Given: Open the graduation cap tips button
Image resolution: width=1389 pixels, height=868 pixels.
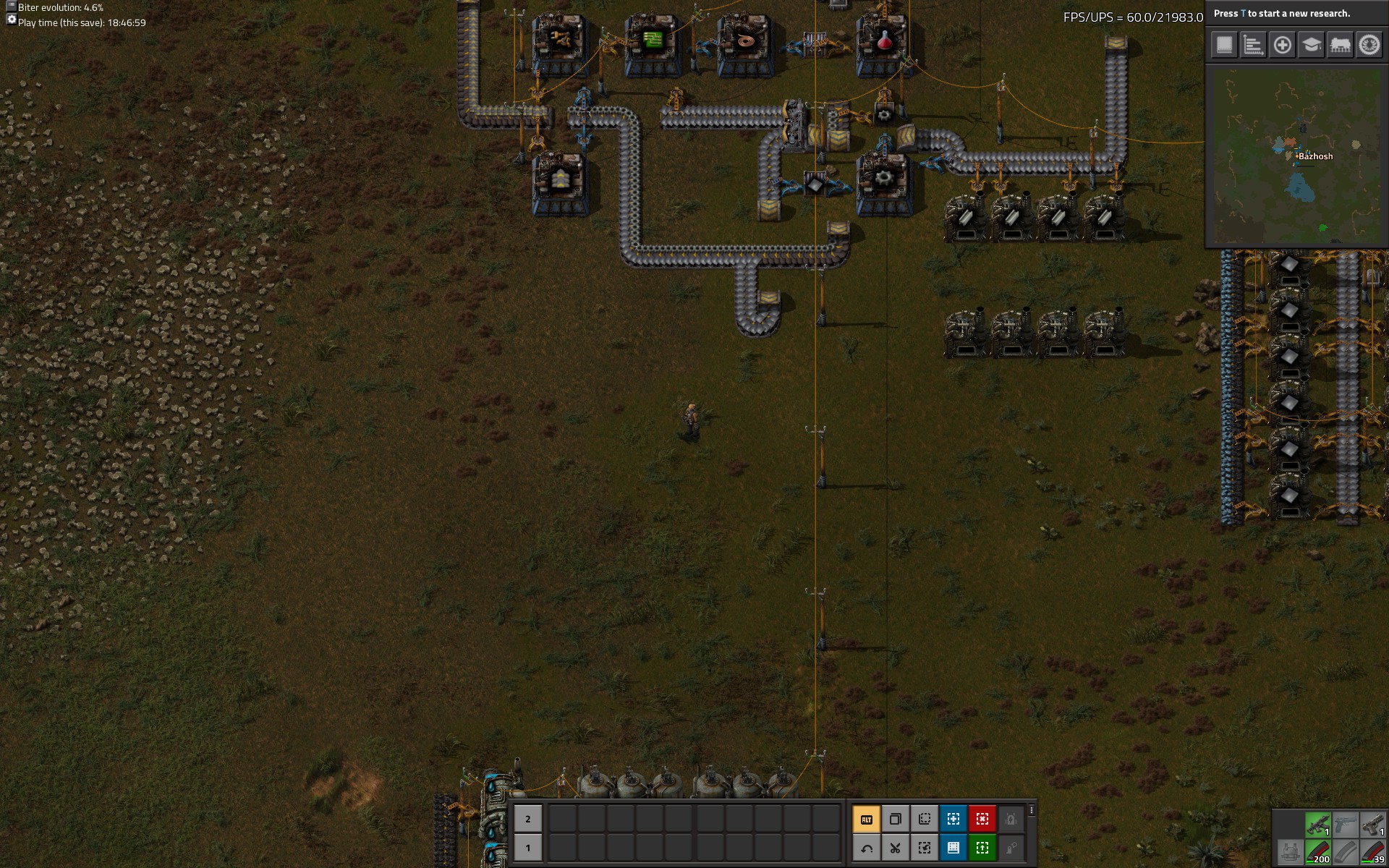Looking at the screenshot, I should tap(1311, 45).
